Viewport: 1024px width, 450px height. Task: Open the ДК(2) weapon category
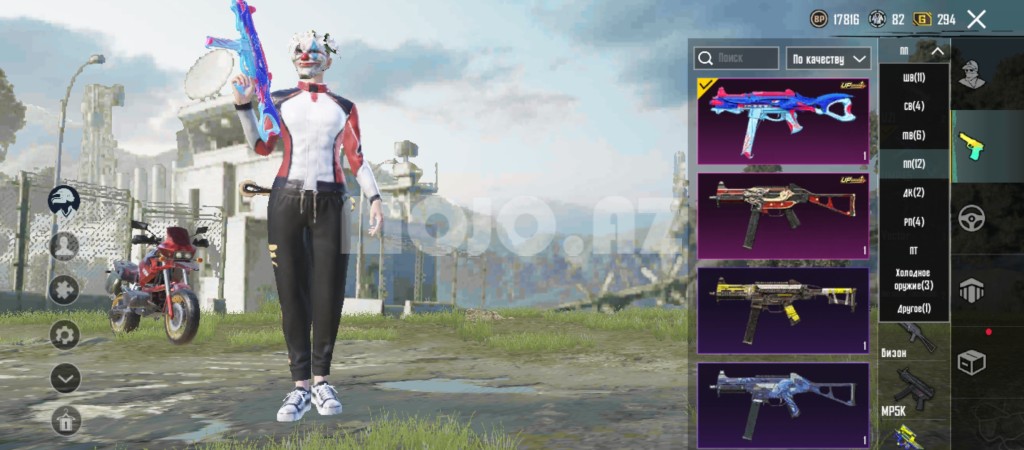click(912, 193)
